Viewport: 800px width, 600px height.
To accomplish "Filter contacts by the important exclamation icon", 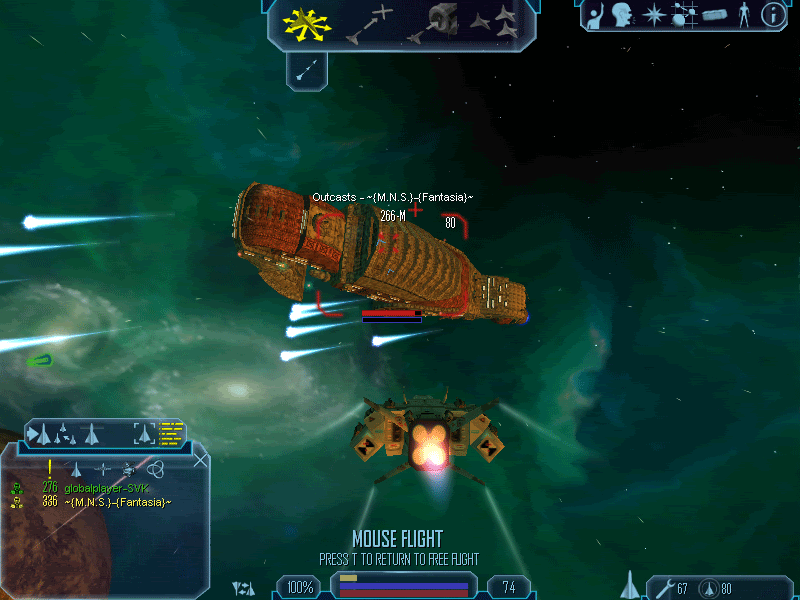I will tap(49, 468).
